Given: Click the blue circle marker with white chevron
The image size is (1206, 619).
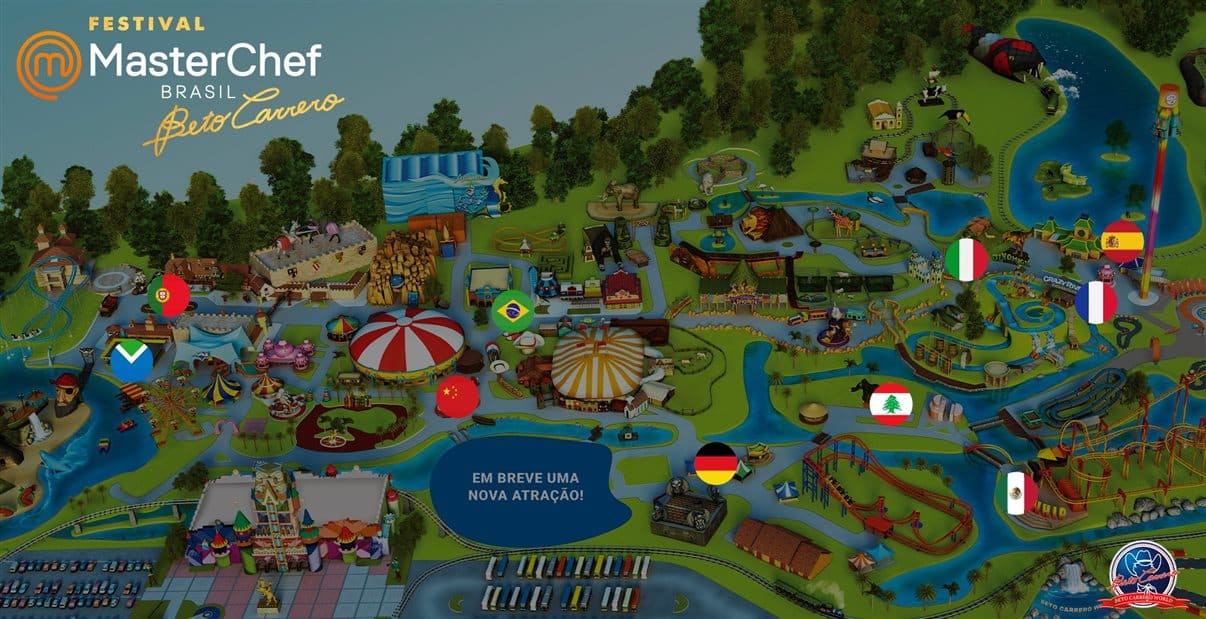Looking at the screenshot, I should click(x=132, y=361).
